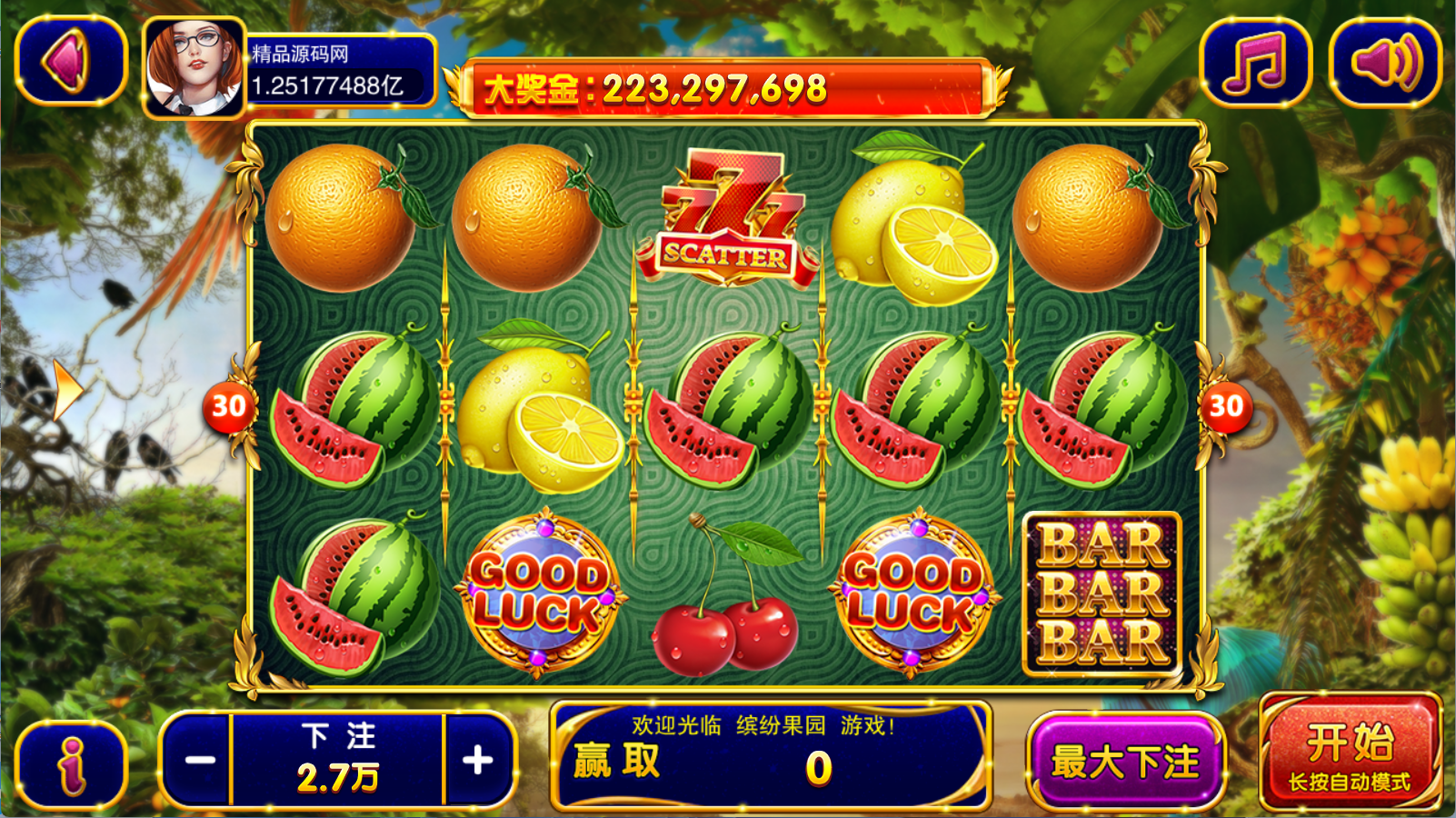This screenshot has width=1456, height=818.
Task: Start the spin with the red 开始 button
Action: click(1350, 753)
